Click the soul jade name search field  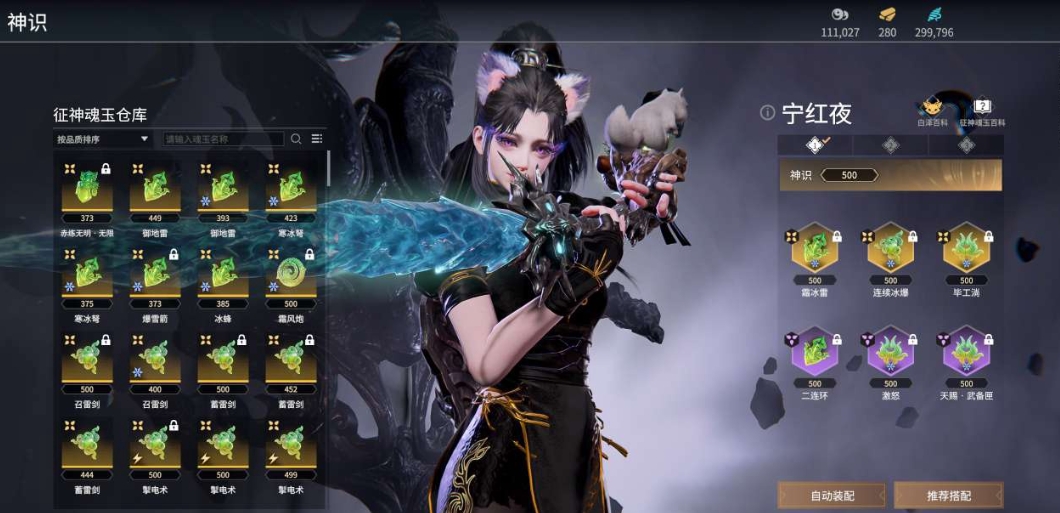(223, 139)
